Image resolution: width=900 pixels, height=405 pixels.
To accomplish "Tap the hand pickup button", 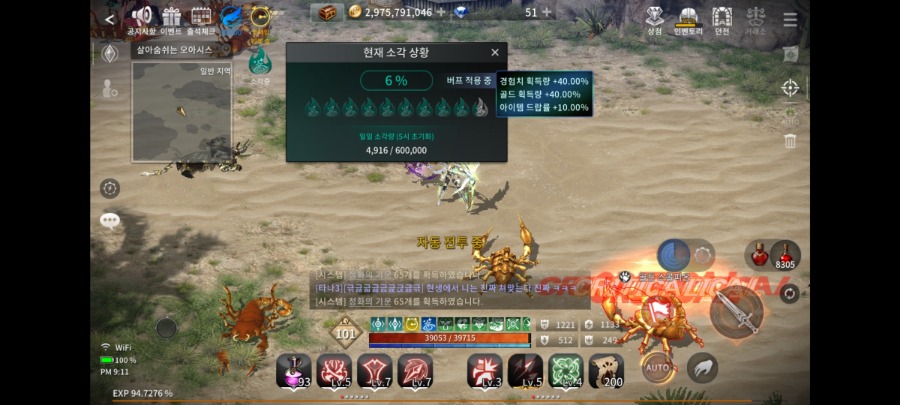I will pyautogui.click(x=702, y=368).
